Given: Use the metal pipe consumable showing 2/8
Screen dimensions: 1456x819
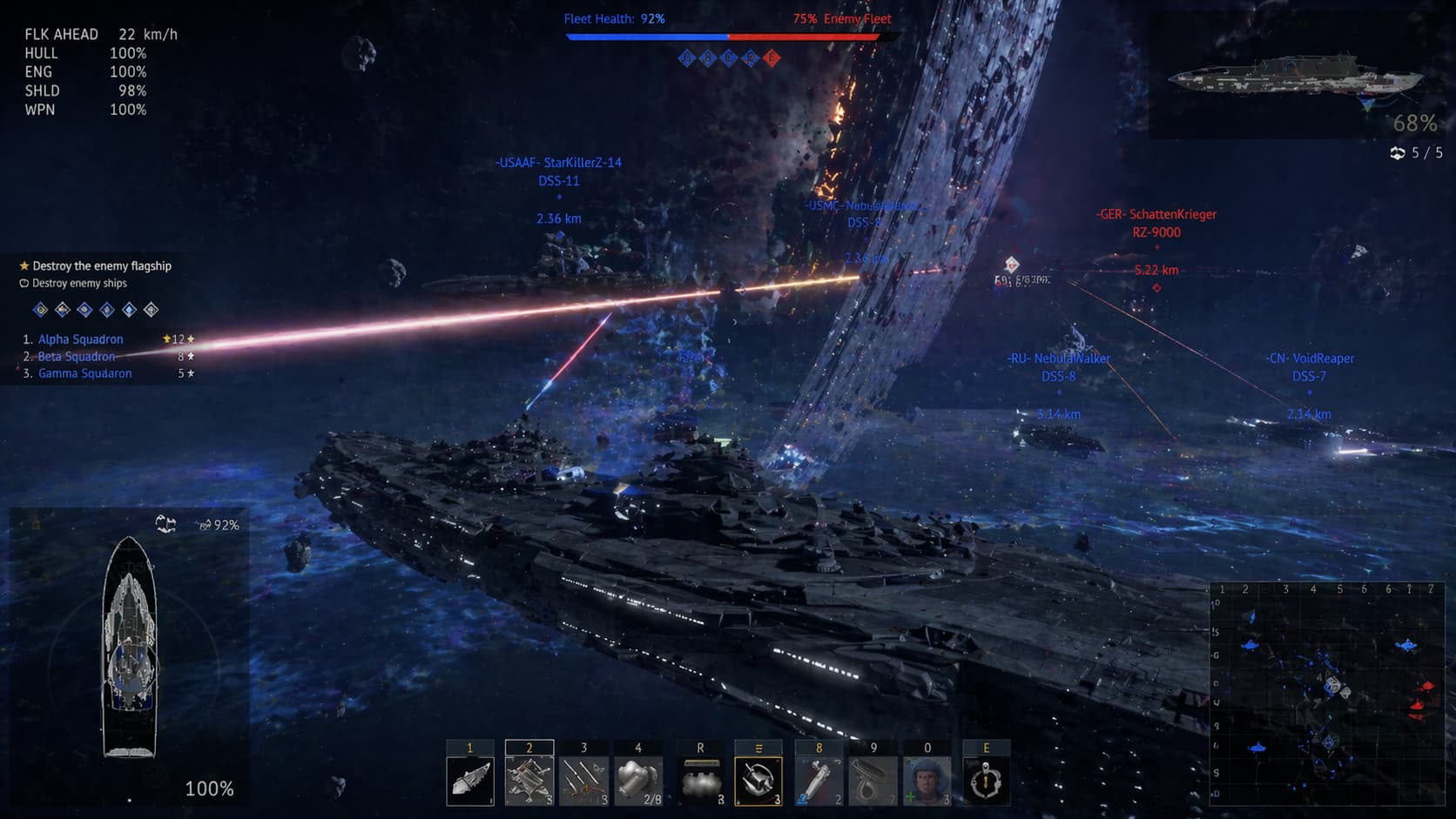Looking at the screenshot, I should pos(638,780).
